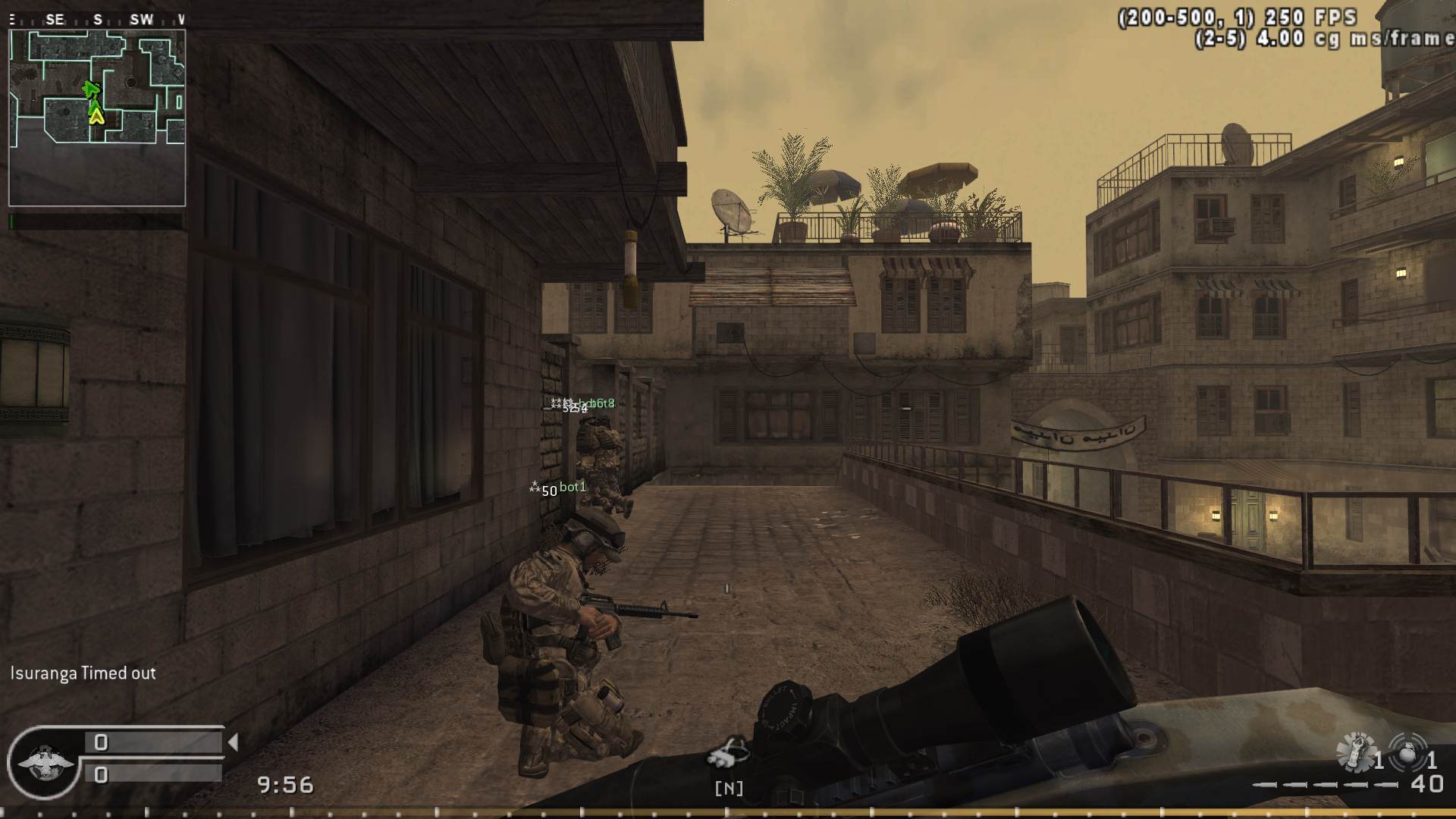The width and height of the screenshot is (1456, 819).
Task: Click the minimap in the corner
Action: click(x=97, y=118)
